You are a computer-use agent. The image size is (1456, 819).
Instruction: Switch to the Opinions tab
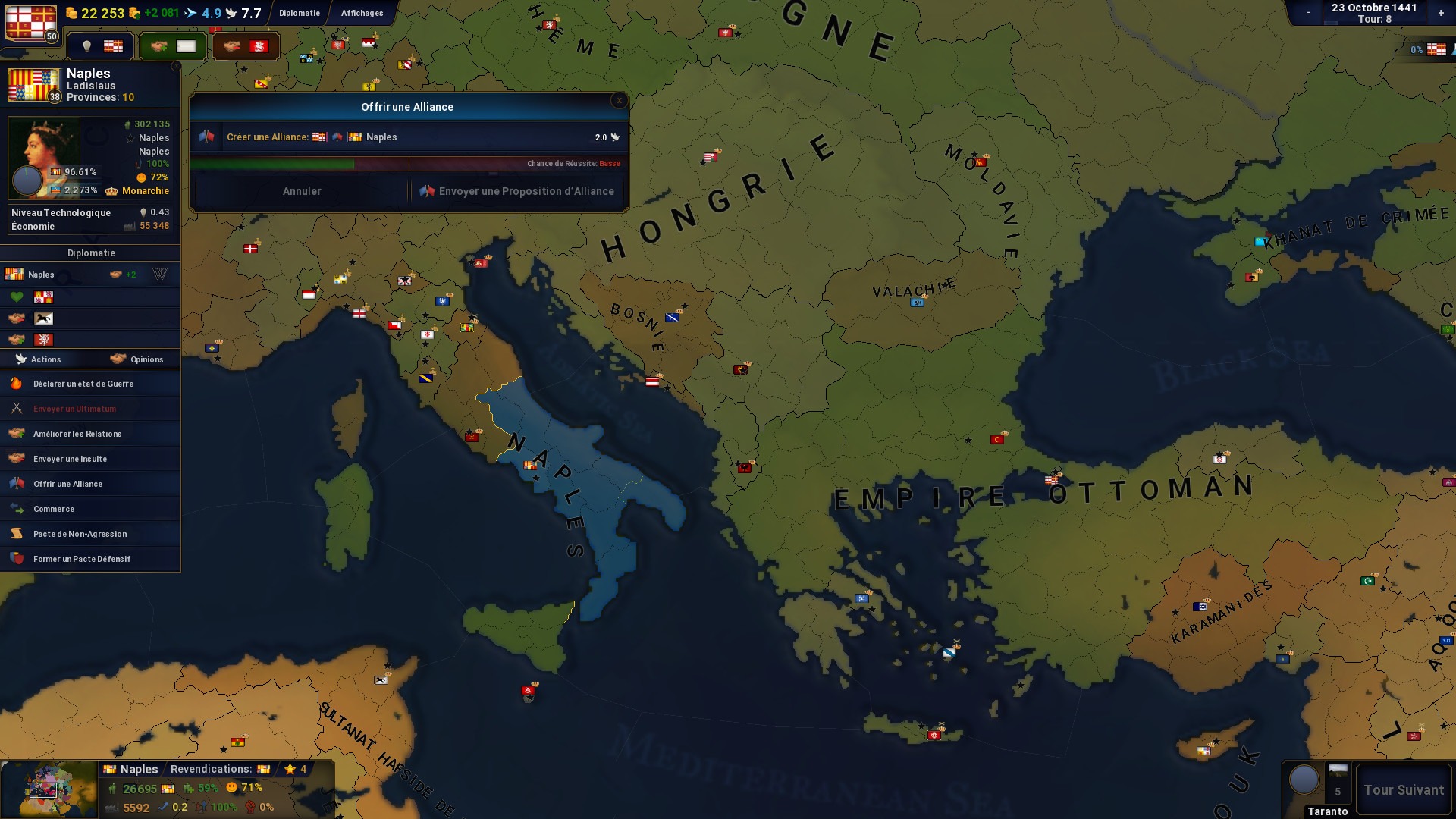136,359
